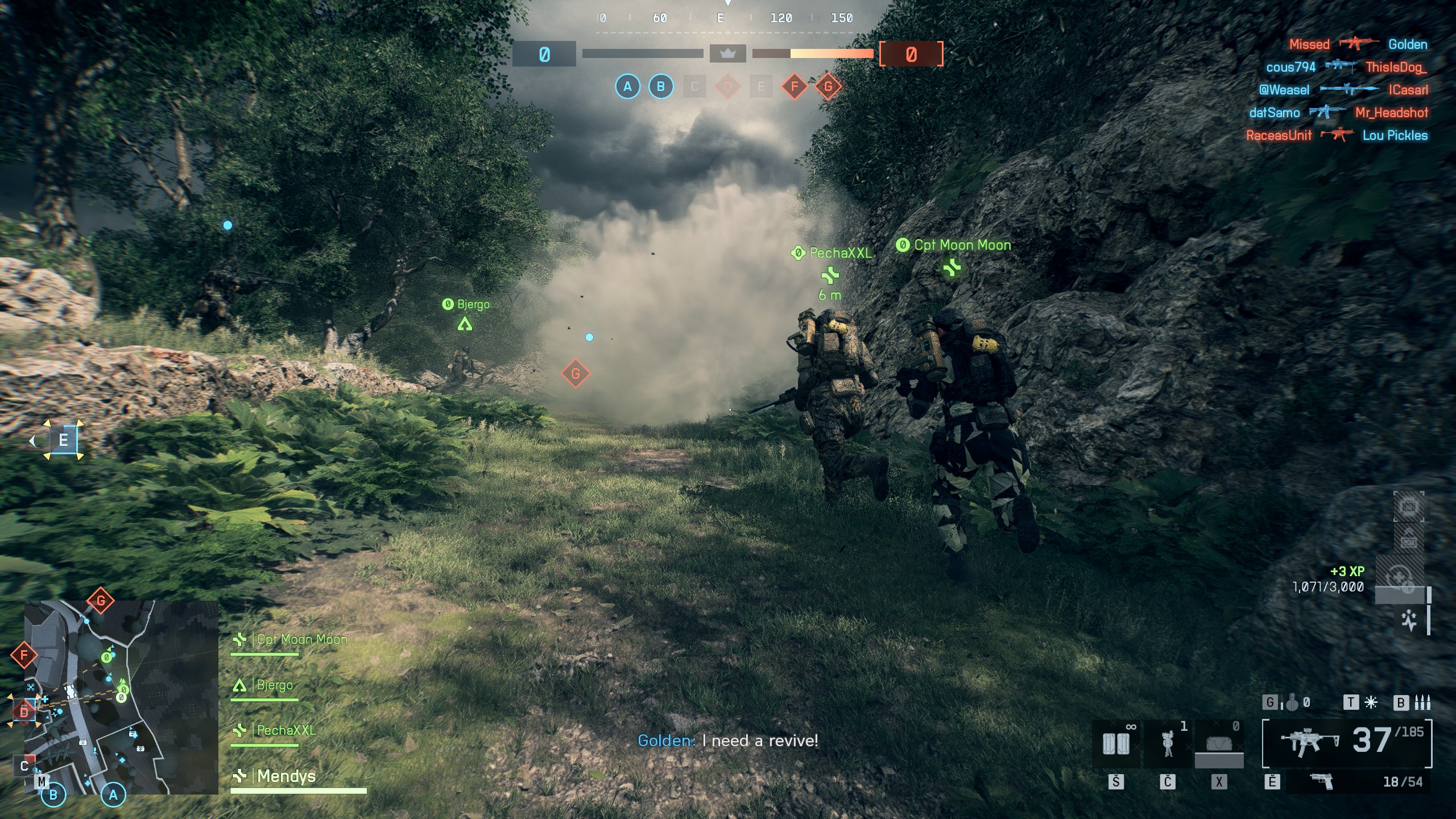Select objective A in the top capture bar
Viewport: 1456px width, 819px height.
pos(627,87)
